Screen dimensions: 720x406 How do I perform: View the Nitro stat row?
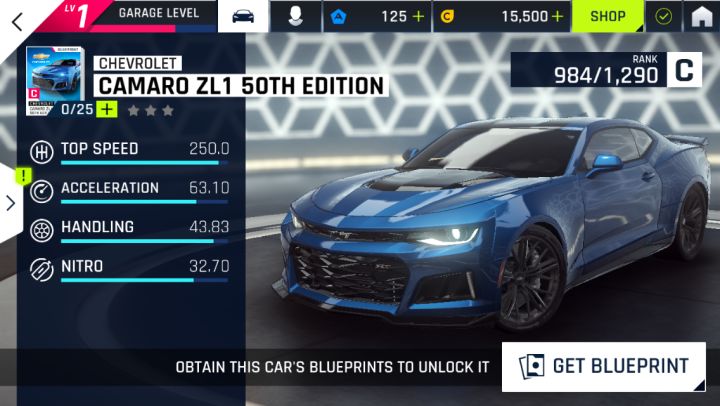pos(144,268)
